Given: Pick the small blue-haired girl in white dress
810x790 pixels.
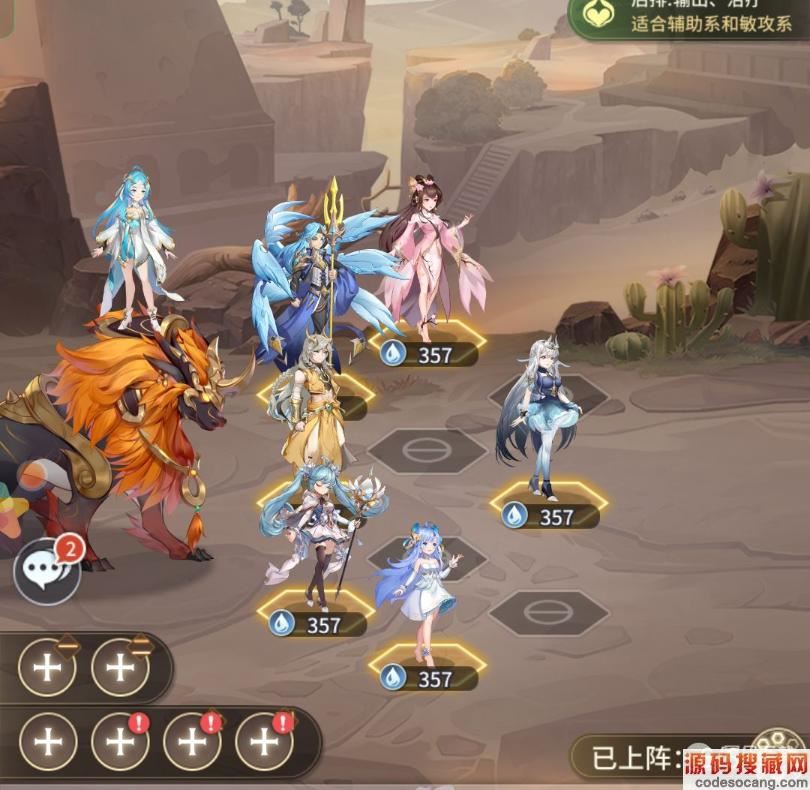Looking at the screenshot, I should [x=420, y=590].
